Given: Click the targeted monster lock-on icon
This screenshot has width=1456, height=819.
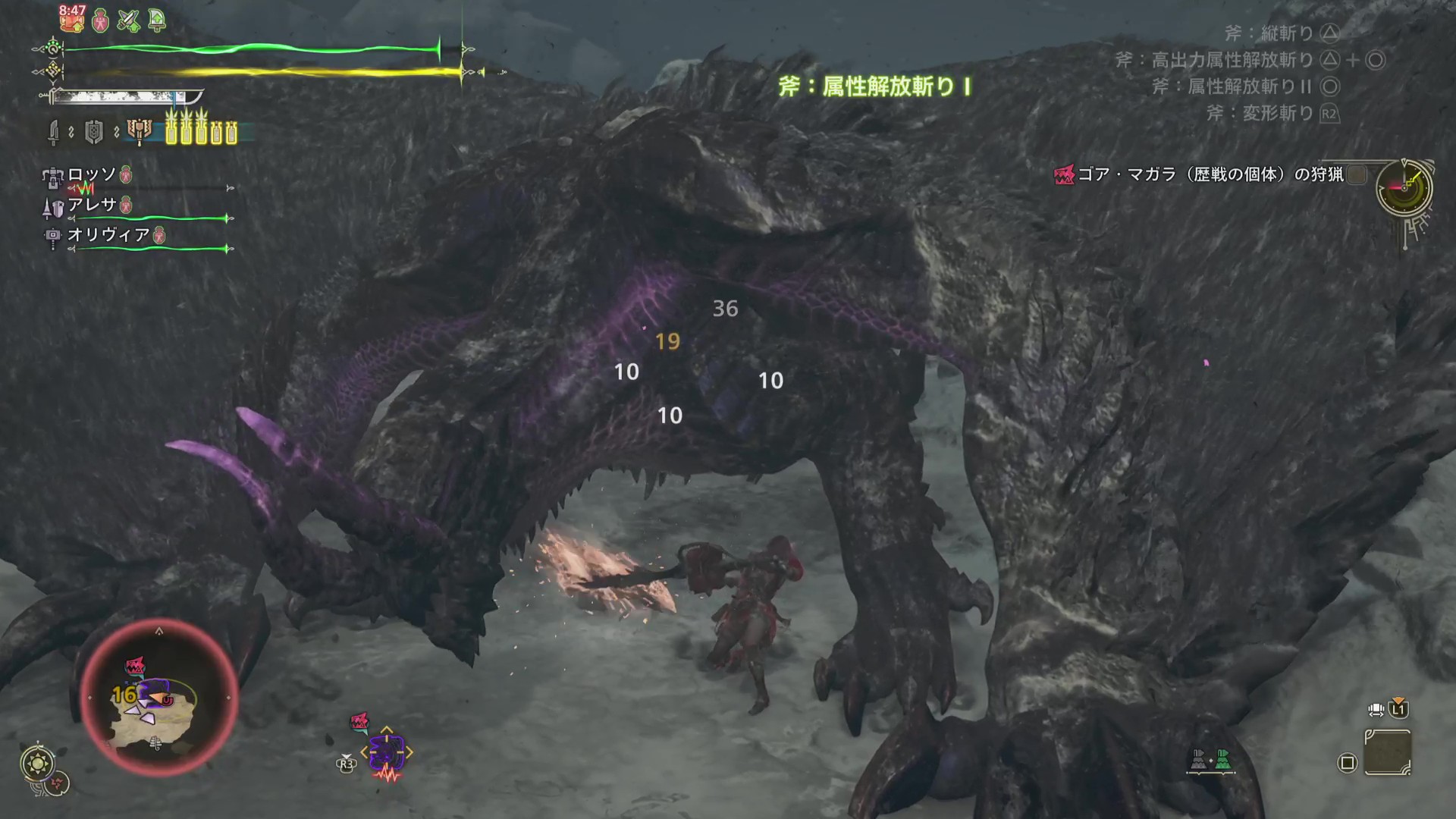Looking at the screenshot, I should click(387, 754).
